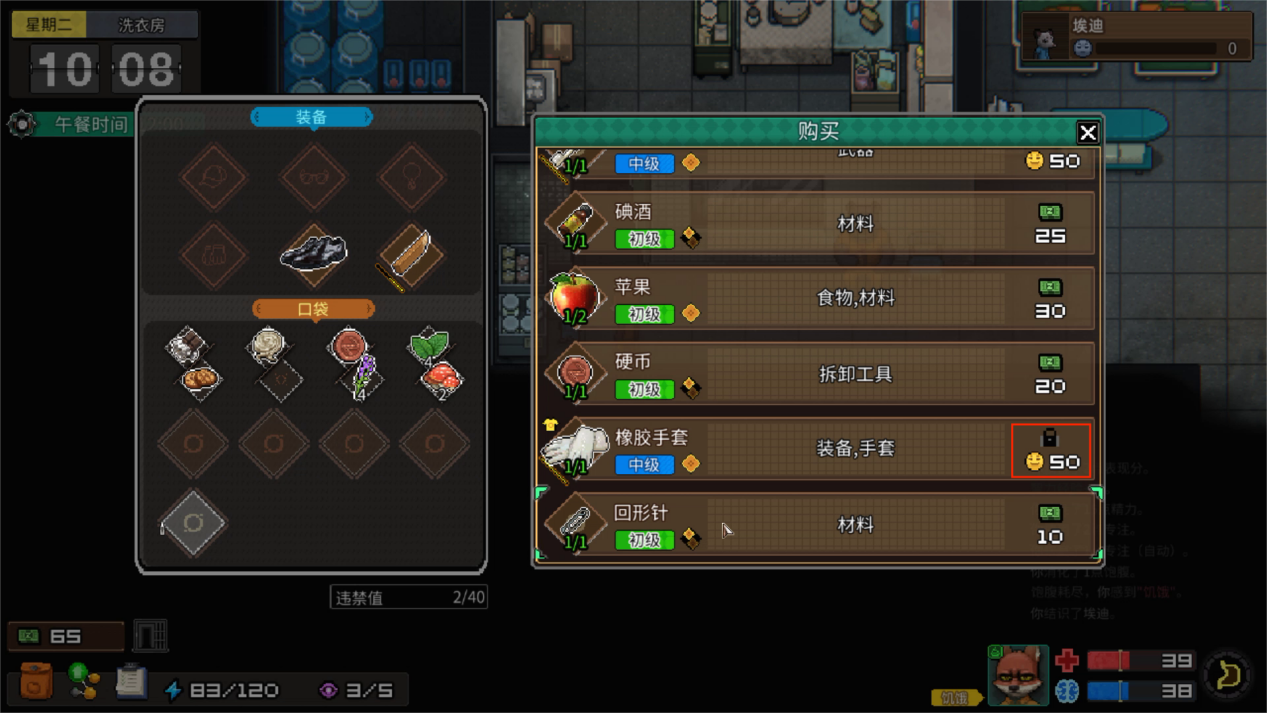Select the equipped black shoes slot
The width and height of the screenshot is (1267, 713).
tap(313, 253)
